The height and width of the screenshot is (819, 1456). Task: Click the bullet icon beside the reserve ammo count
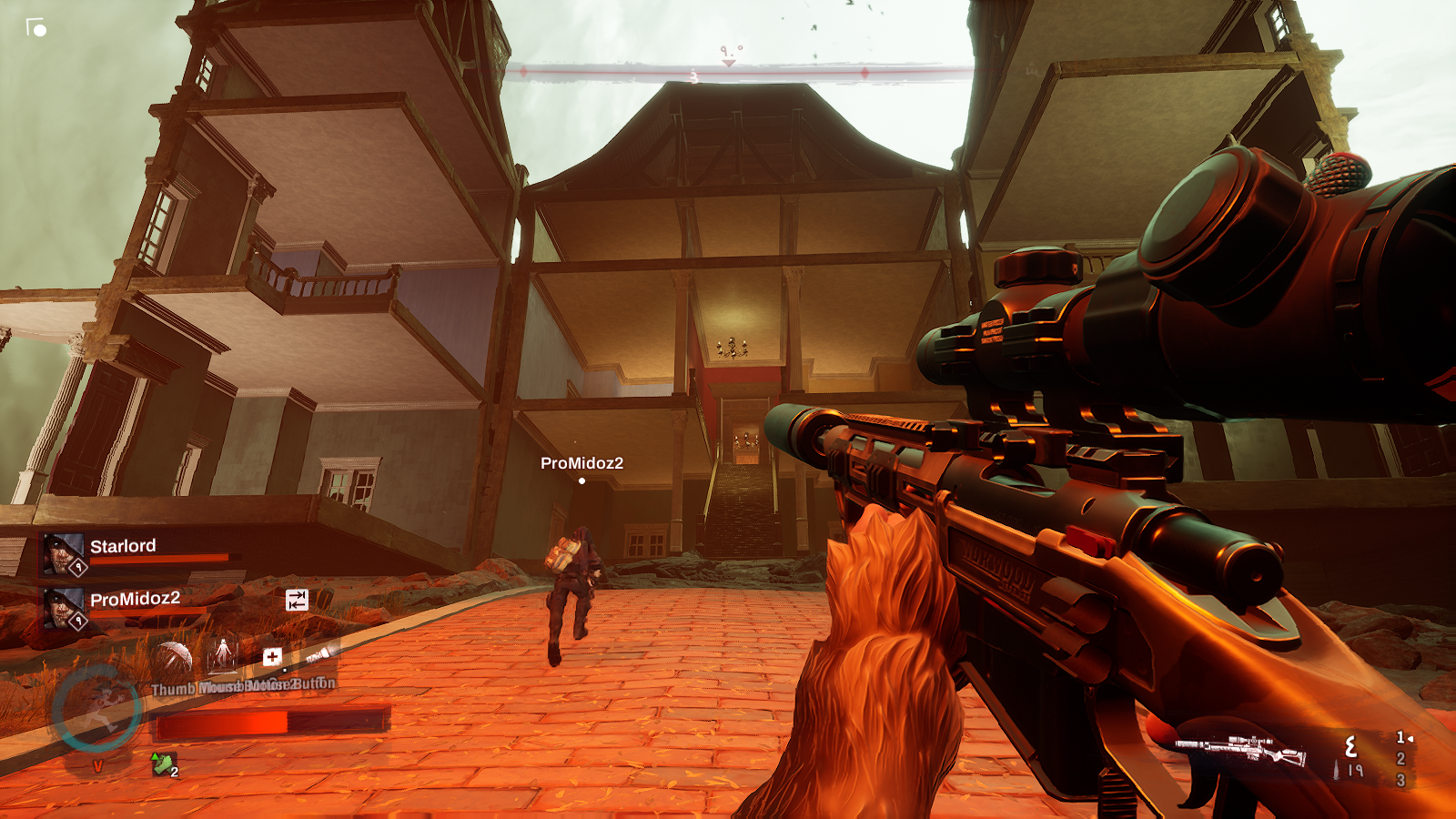pyautogui.click(x=1336, y=770)
